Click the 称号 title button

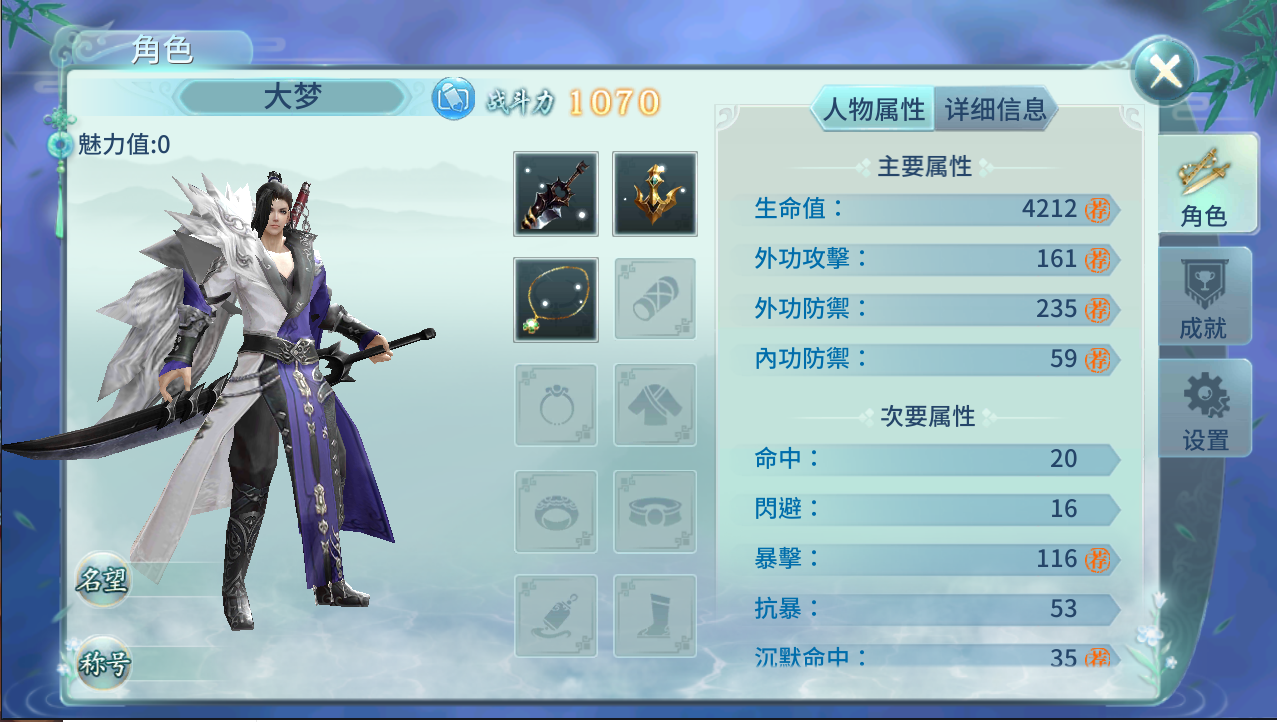(x=103, y=664)
